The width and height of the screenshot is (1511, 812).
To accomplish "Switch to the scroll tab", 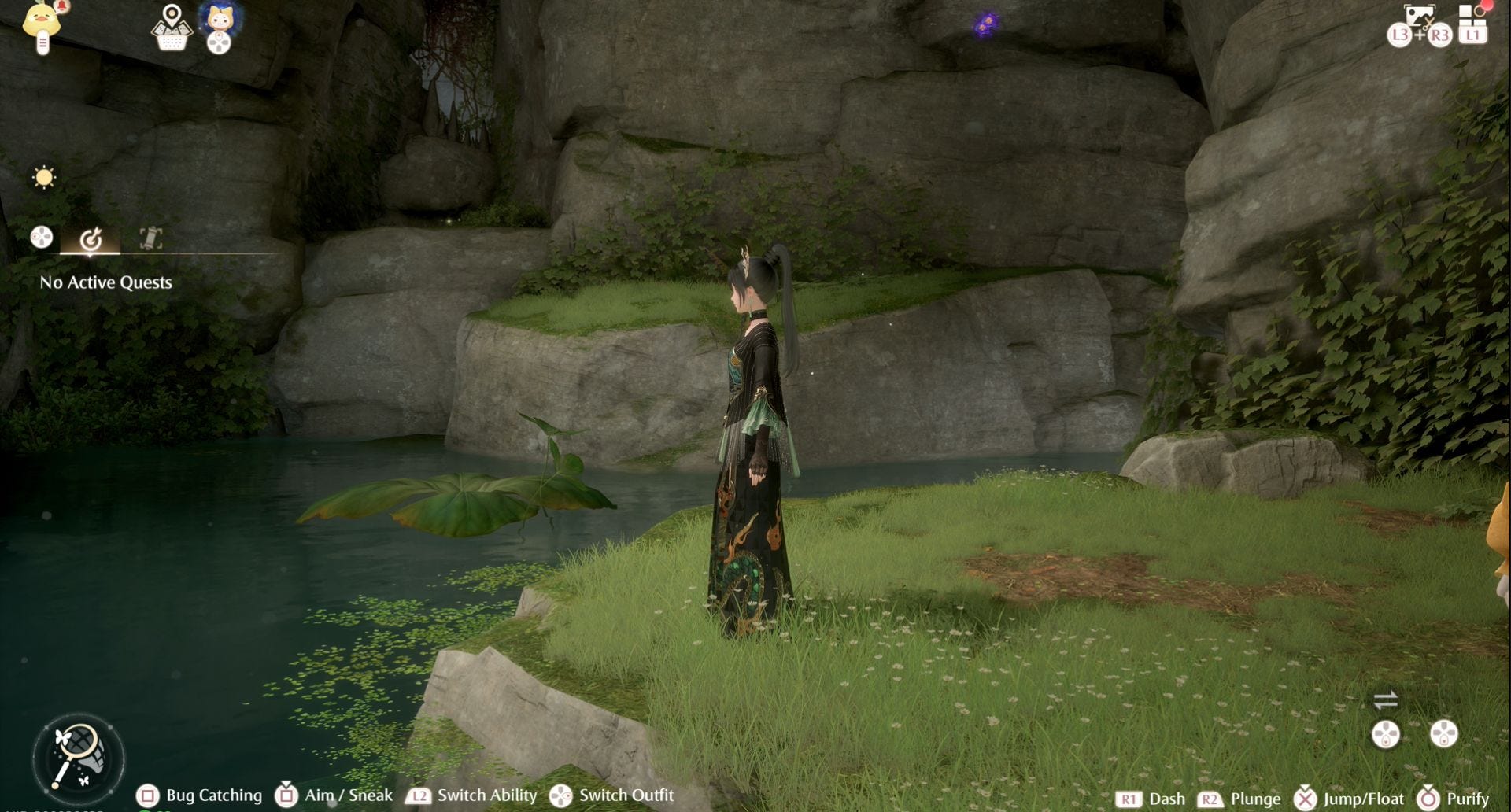I will click(x=150, y=238).
